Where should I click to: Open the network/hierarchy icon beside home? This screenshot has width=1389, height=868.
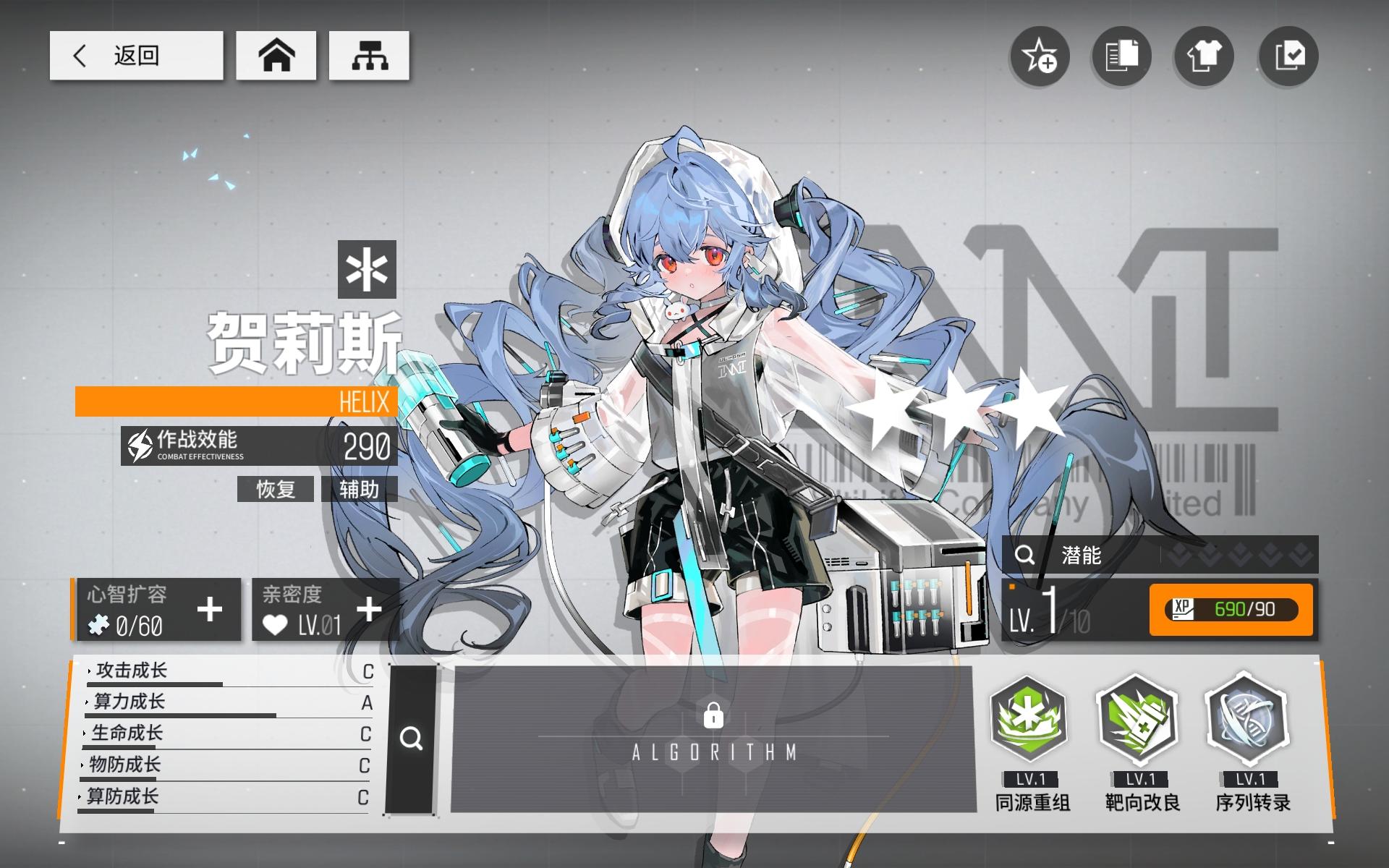(370, 56)
